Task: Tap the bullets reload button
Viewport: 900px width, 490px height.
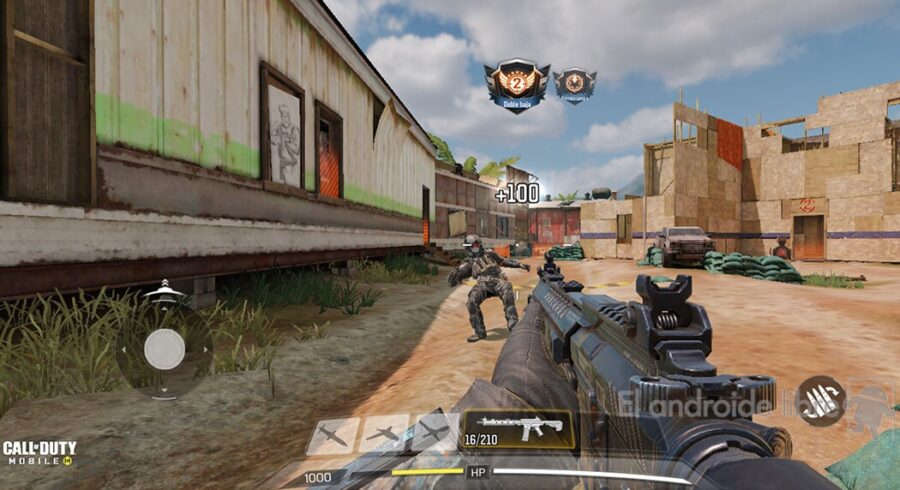Action: tap(820, 399)
